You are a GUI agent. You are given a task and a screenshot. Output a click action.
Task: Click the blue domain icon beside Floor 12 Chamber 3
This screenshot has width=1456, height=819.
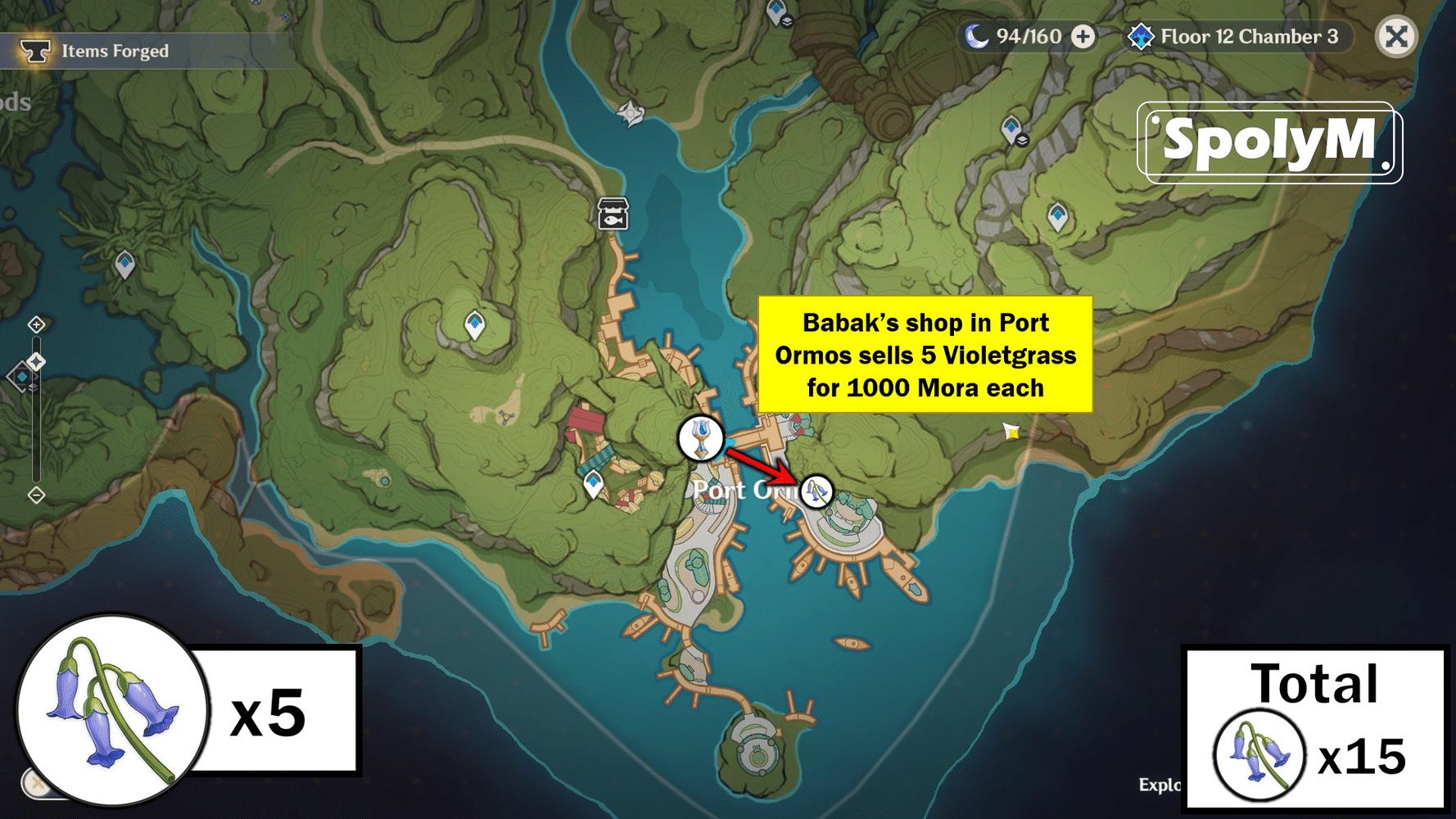pyautogui.click(x=1142, y=36)
